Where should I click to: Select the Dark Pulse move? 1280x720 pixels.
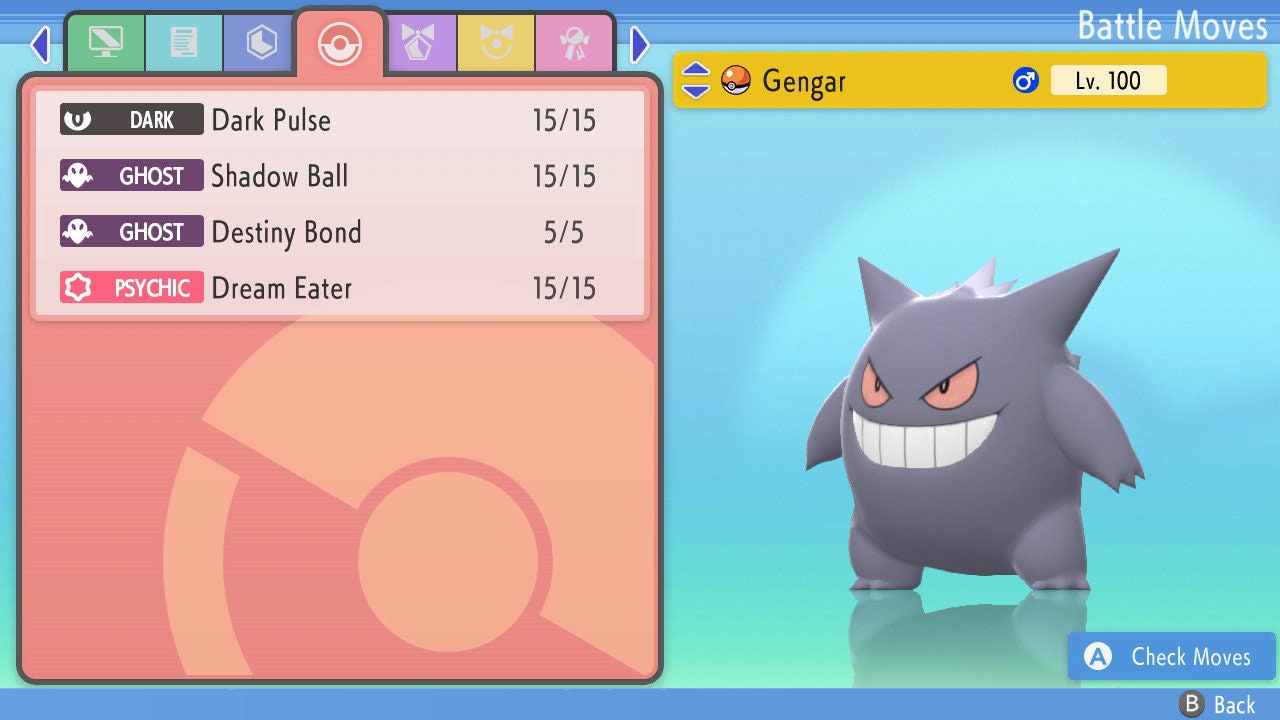point(340,120)
